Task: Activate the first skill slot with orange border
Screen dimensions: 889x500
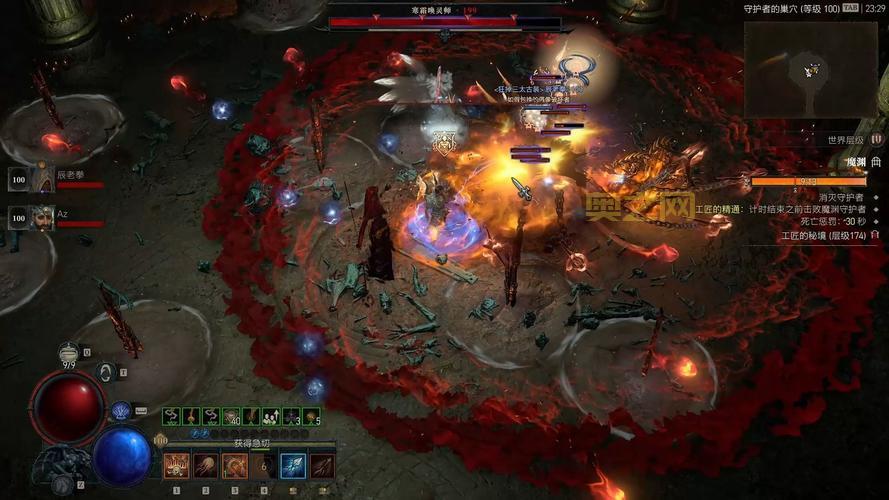Action: pyautogui.click(x=176, y=465)
